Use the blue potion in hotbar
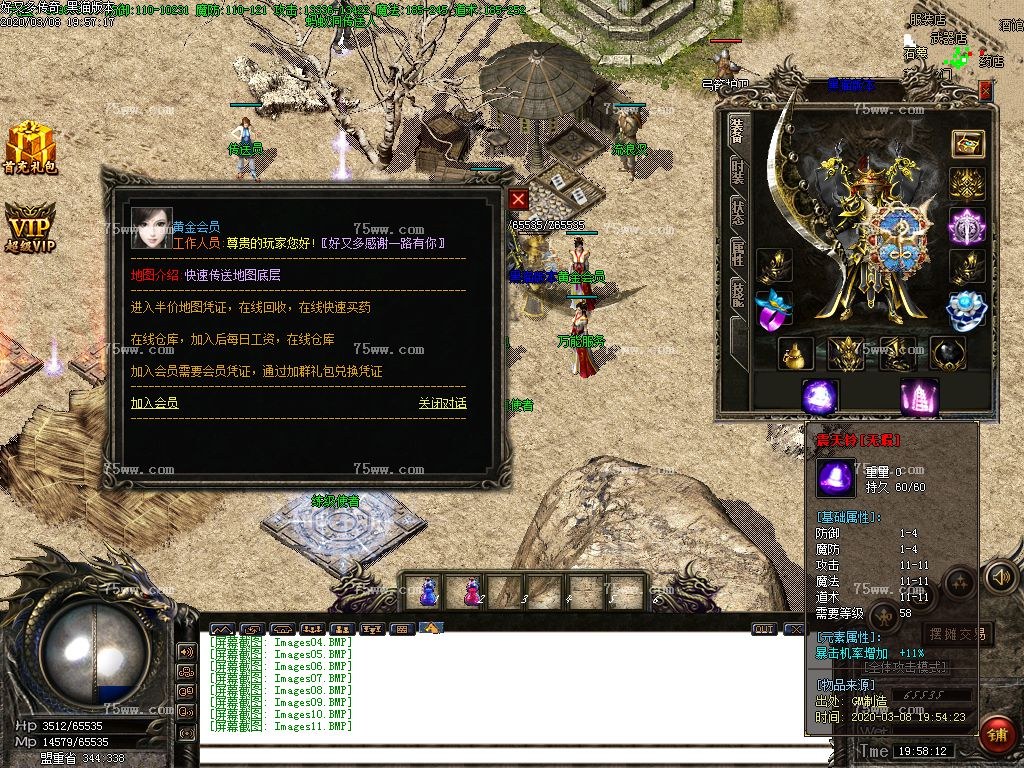 pos(429,591)
